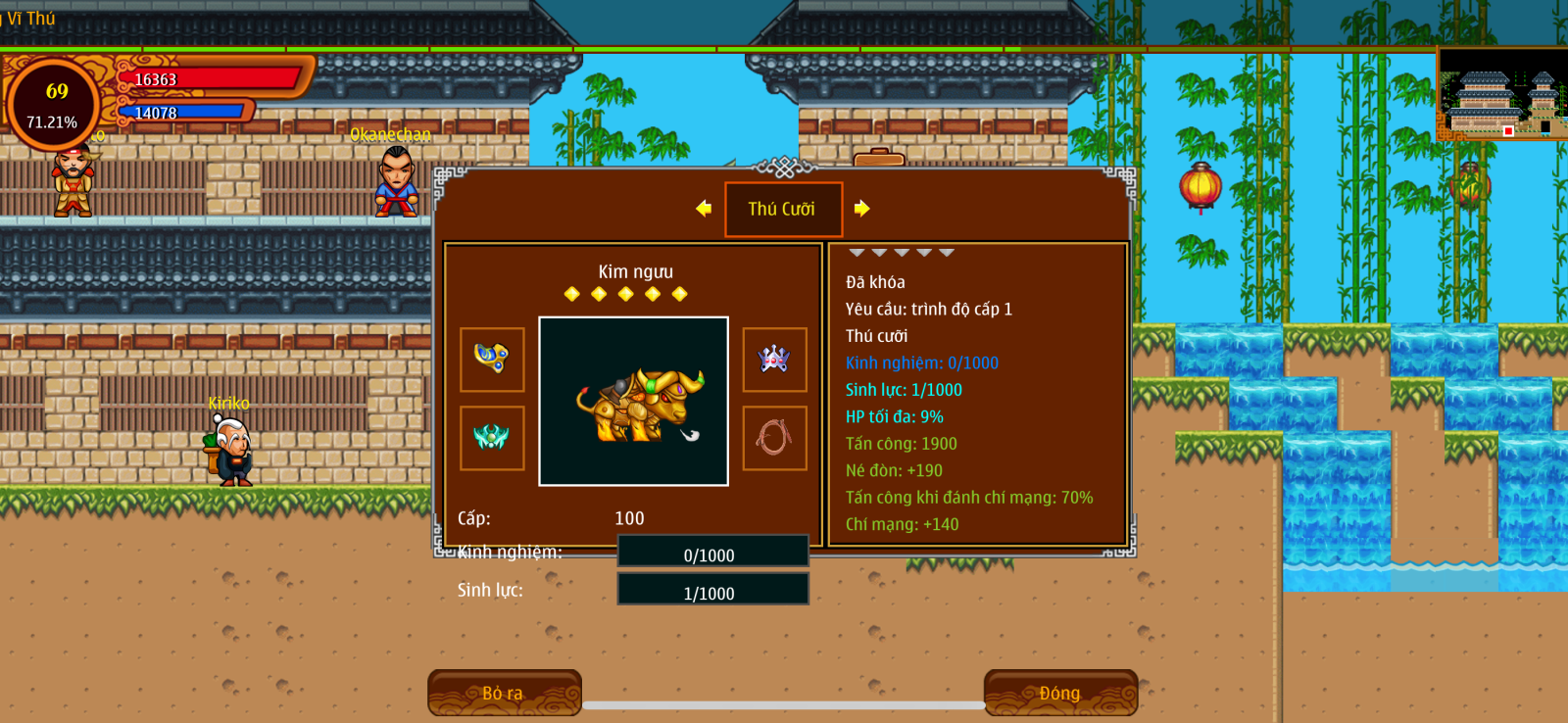Click the Bỏ ra button
1568x723 pixels.
[x=504, y=693]
